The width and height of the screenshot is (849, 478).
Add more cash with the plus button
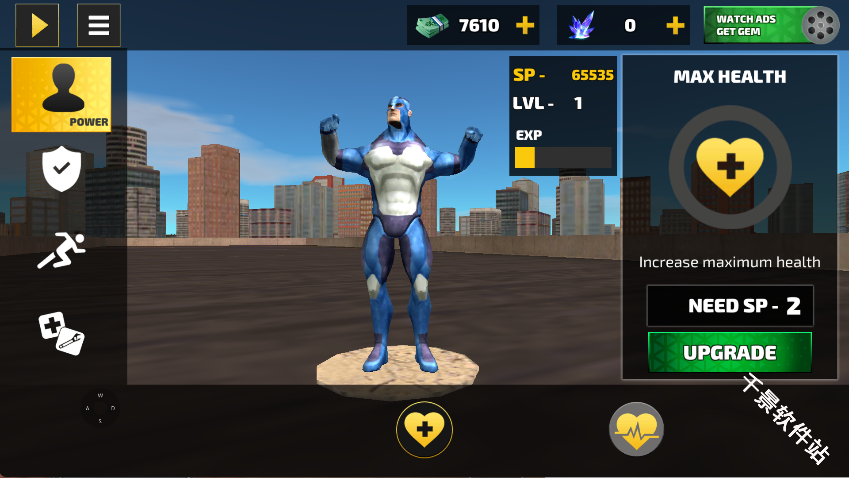(524, 25)
